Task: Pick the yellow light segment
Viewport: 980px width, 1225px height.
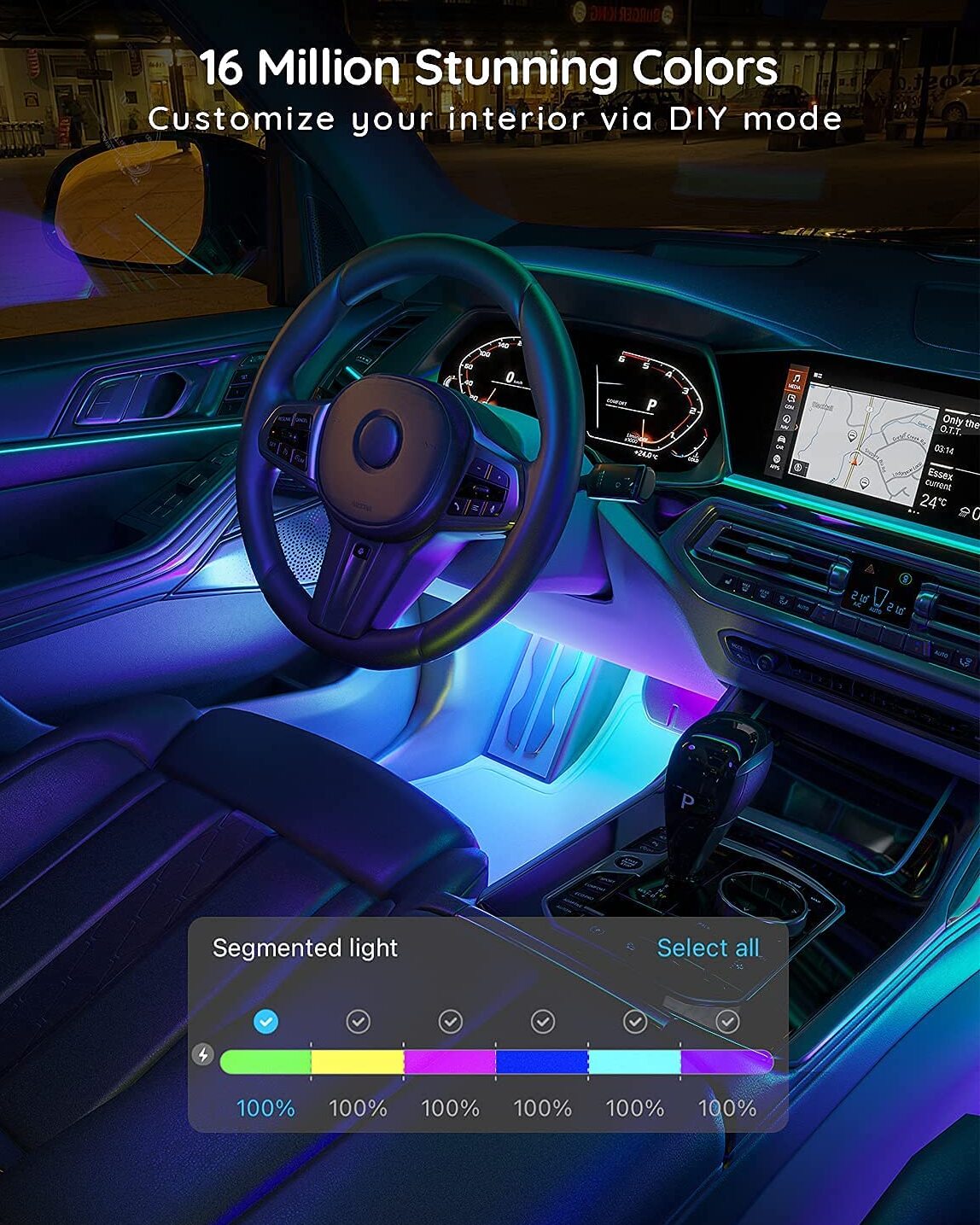Action: tap(358, 1061)
